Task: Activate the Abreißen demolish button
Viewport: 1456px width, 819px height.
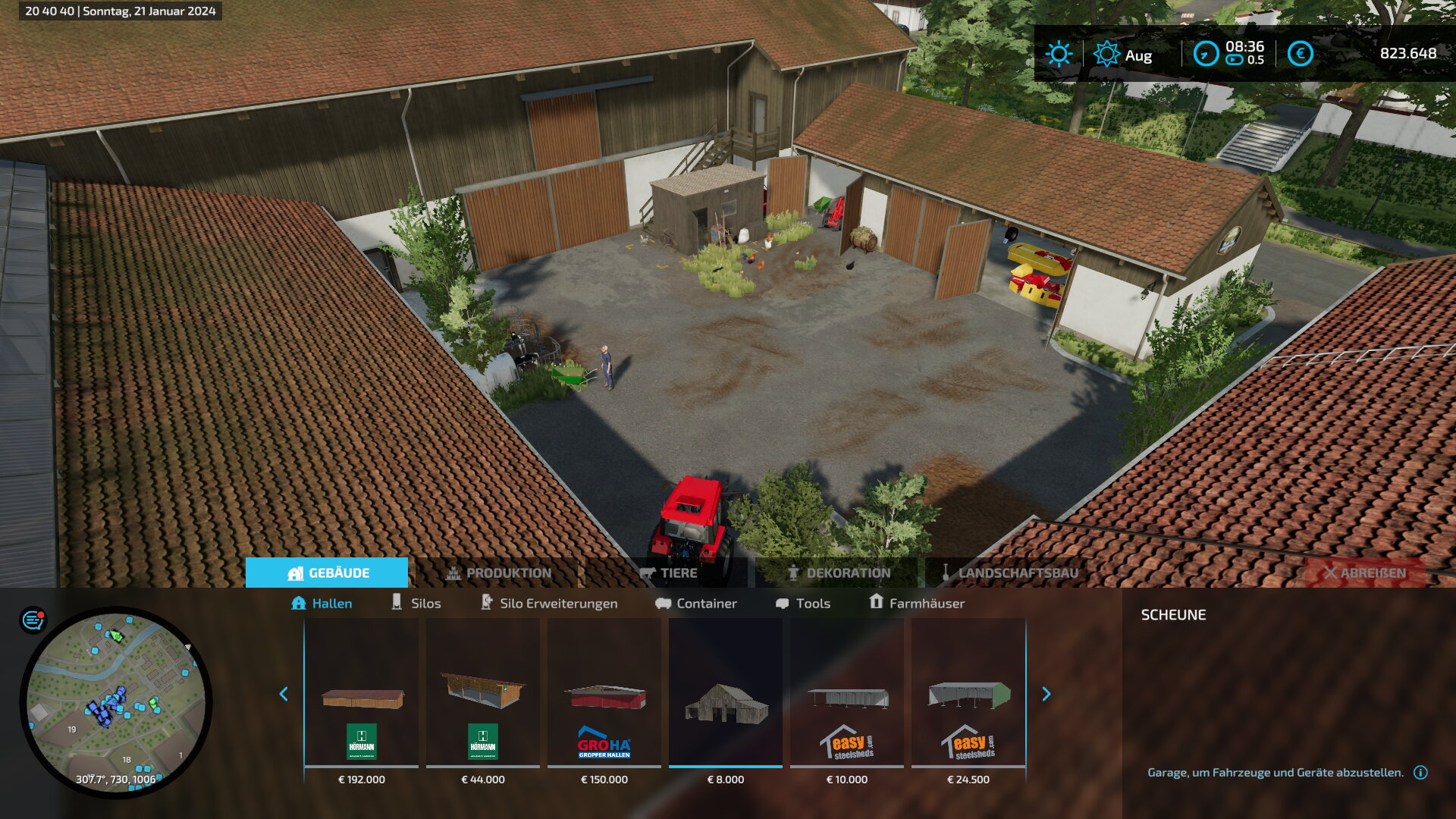Action: click(1364, 573)
